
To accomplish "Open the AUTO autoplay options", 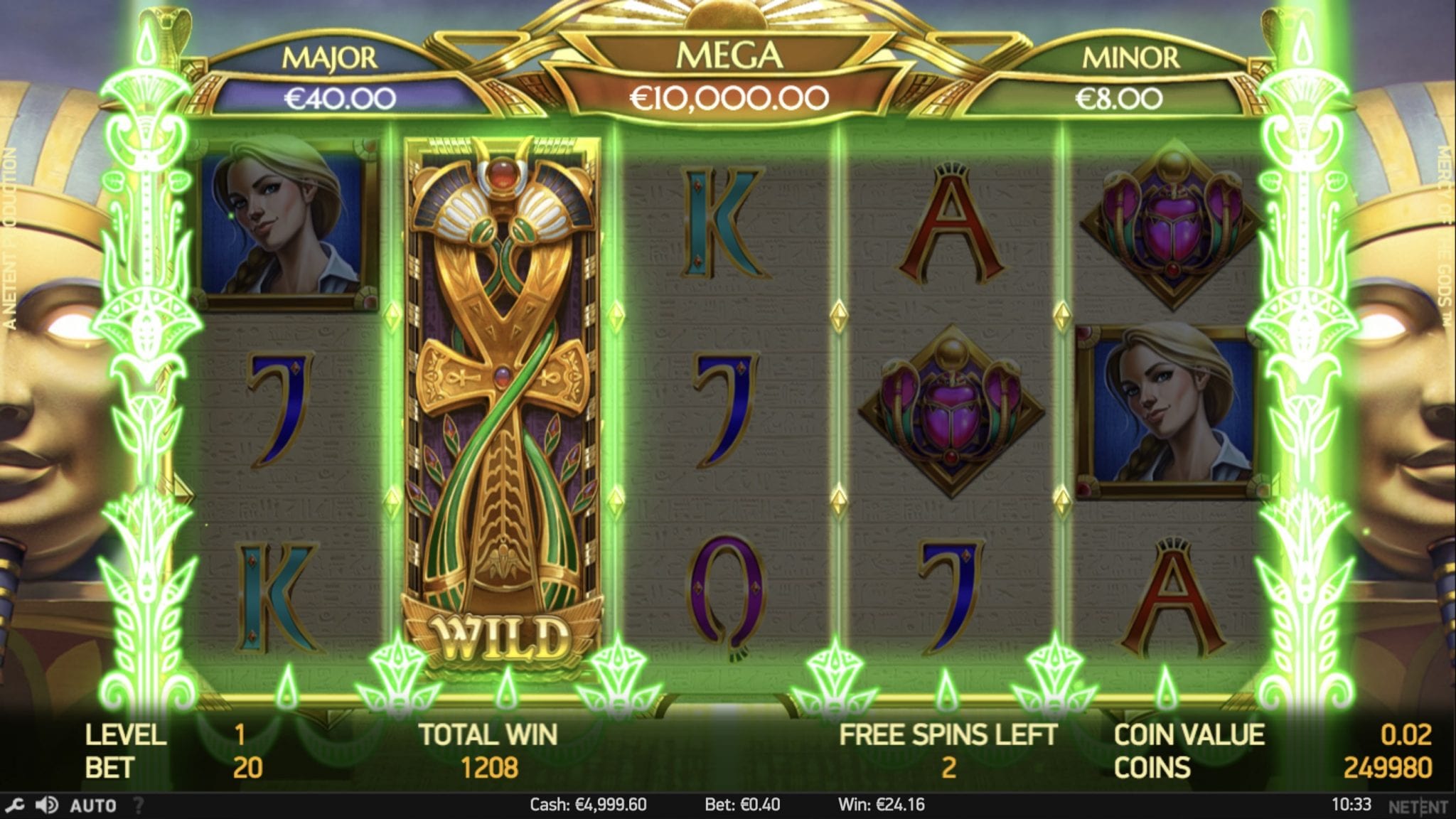I will point(93,805).
